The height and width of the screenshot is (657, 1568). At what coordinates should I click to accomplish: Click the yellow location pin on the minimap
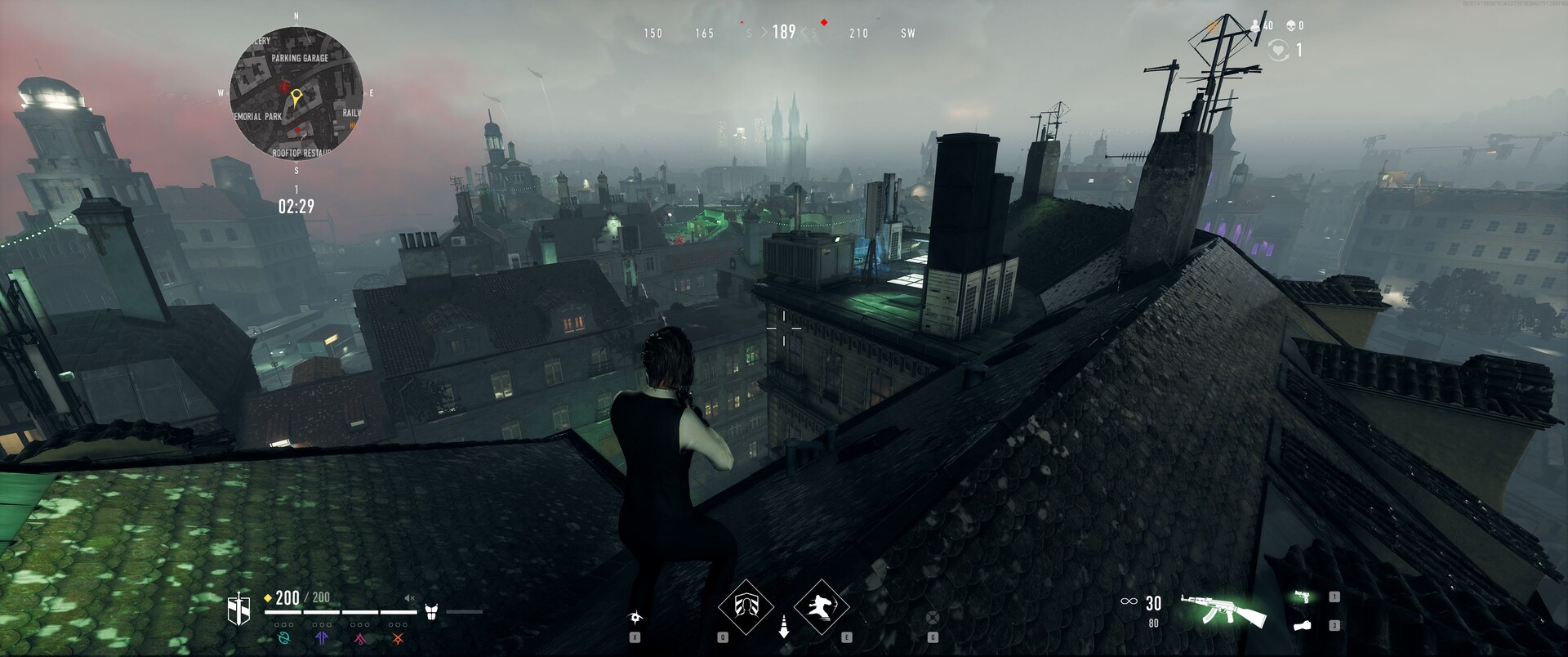296,98
